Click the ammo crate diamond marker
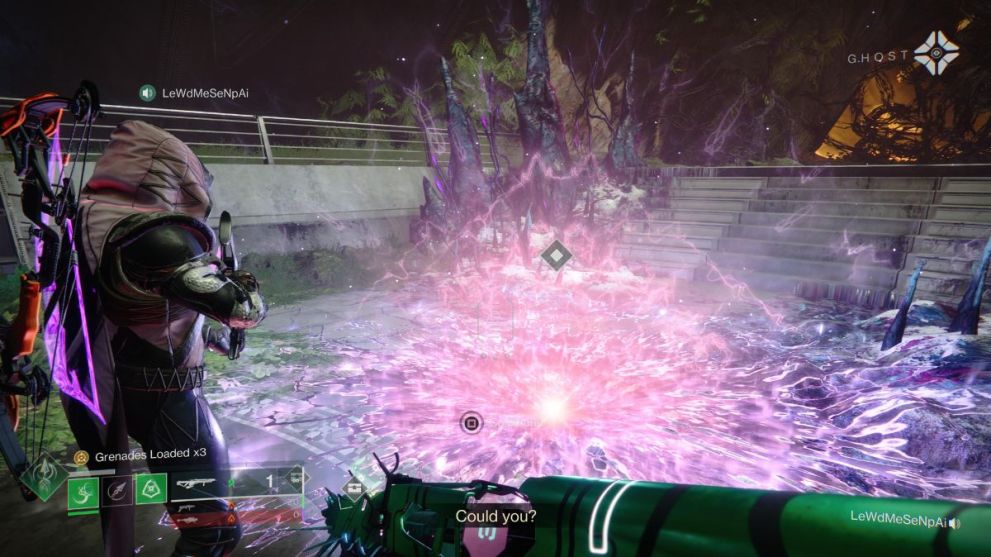 [x=354, y=488]
